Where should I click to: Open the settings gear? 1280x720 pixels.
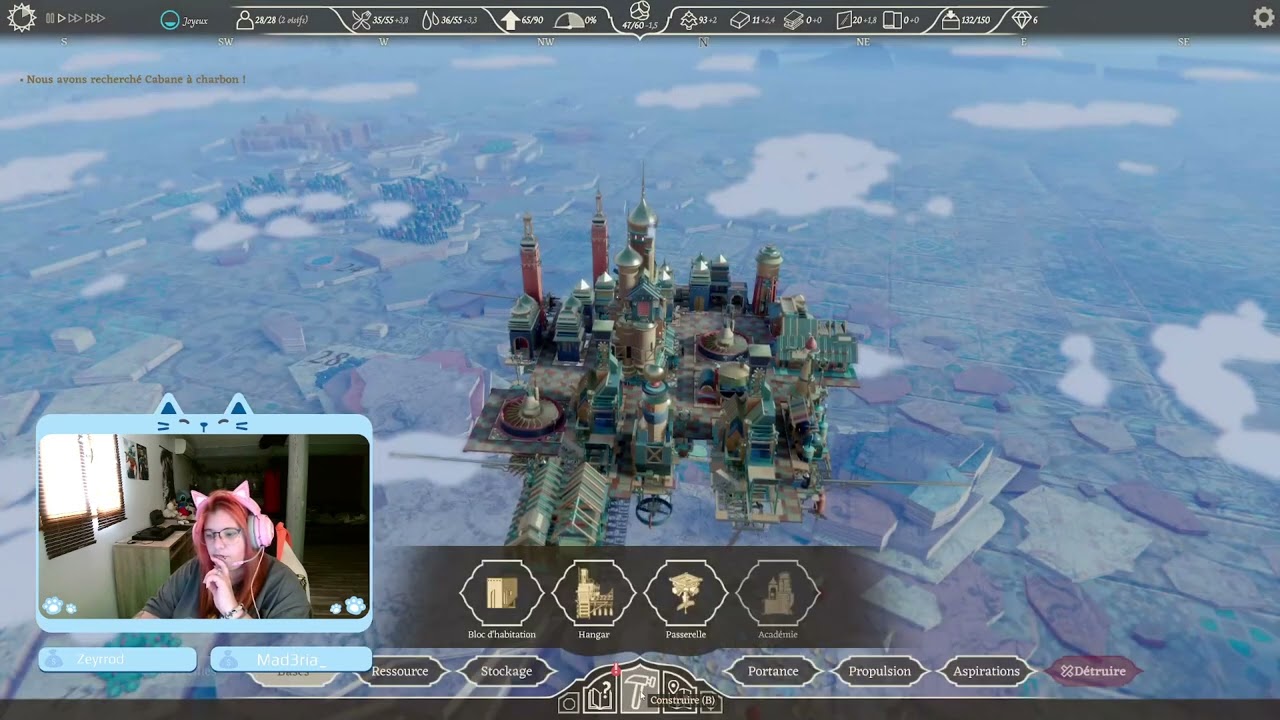1264,17
